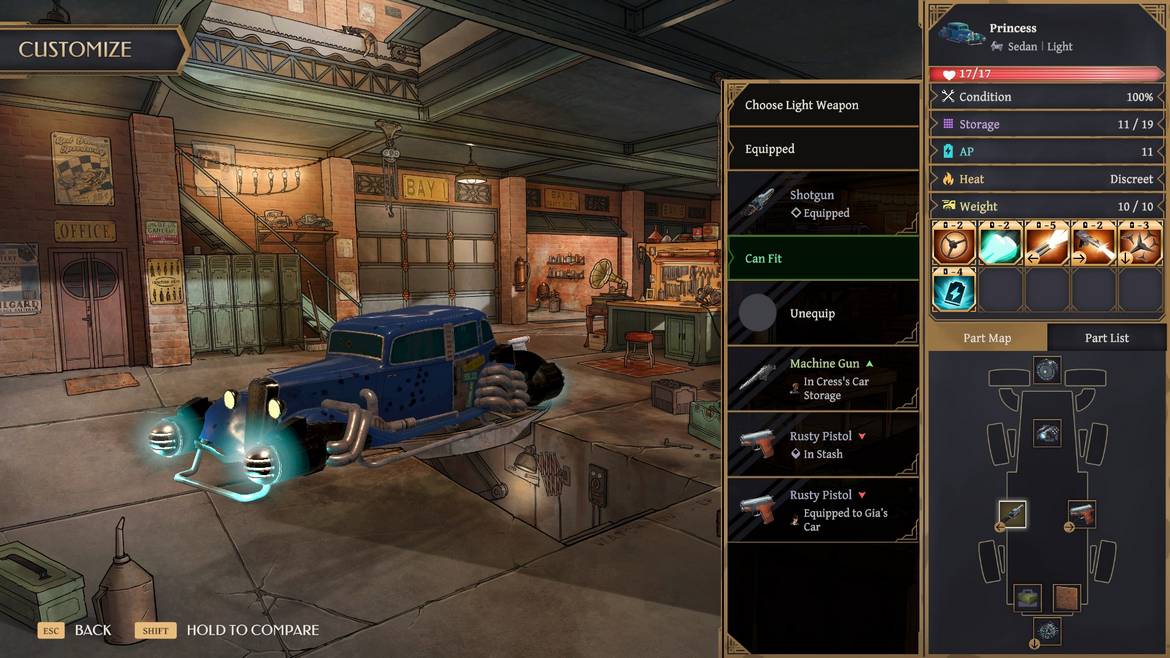Click the engine slot on part map
This screenshot has width=1170, height=658.
click(x=1047, y=433)
